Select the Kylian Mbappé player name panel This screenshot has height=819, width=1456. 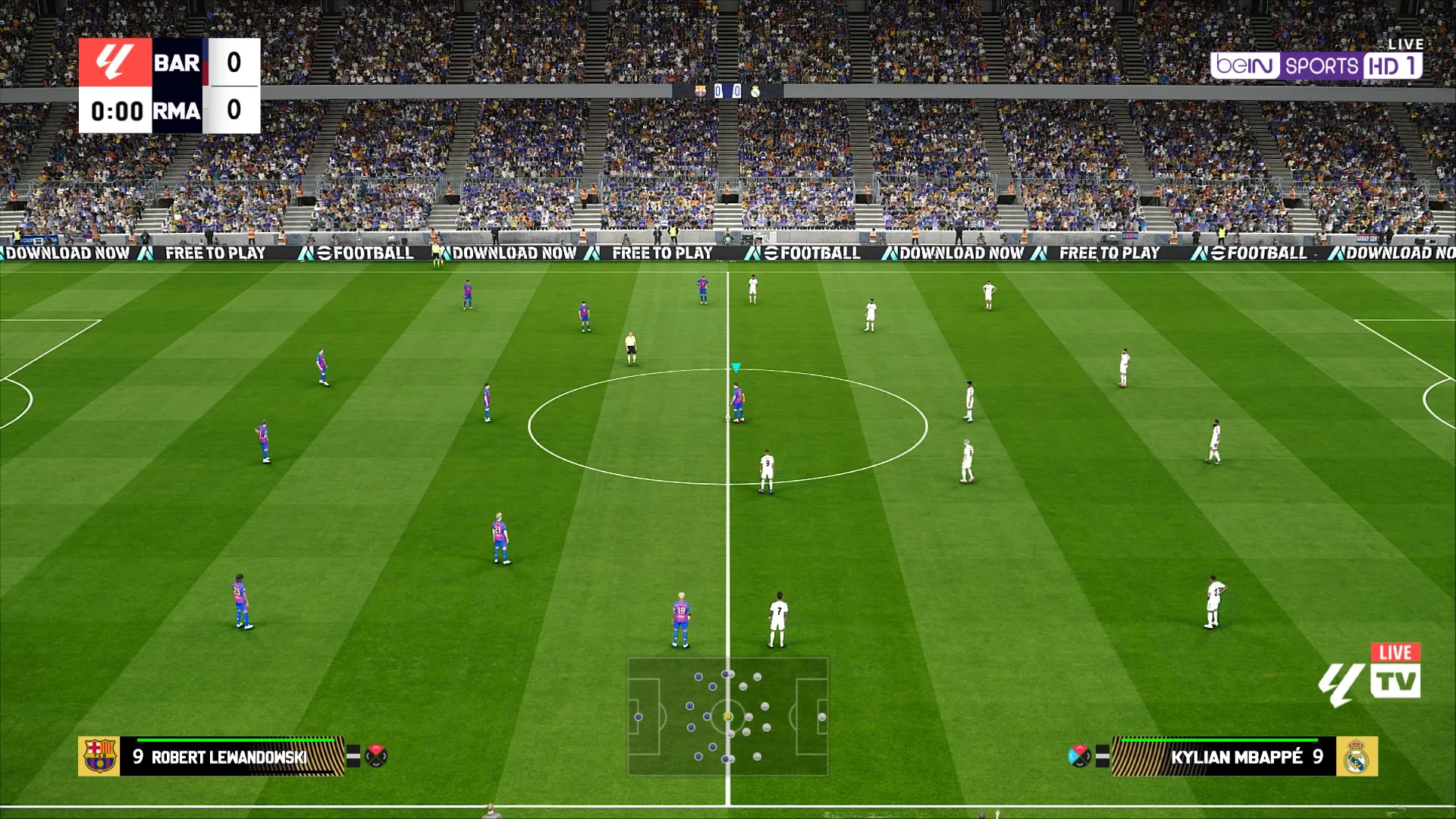[1222, 757]
